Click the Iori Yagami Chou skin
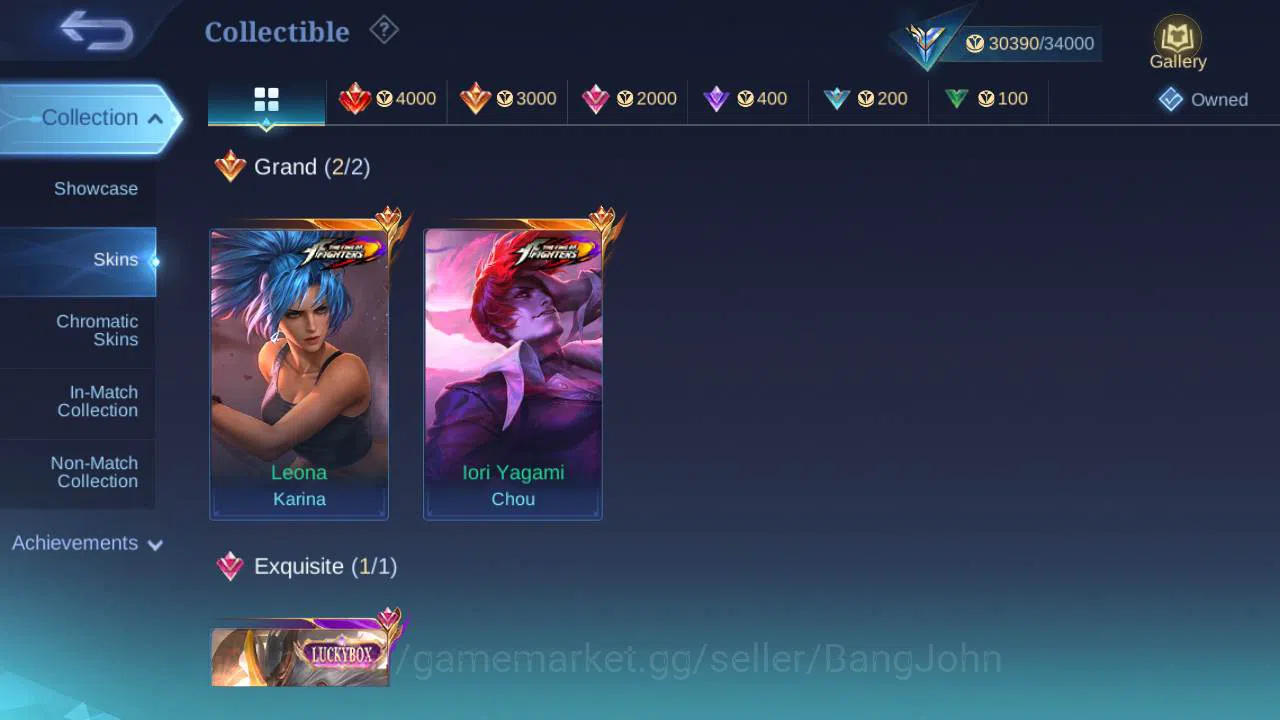Viewport: 1280px width, 720px height. coord(512,370)
